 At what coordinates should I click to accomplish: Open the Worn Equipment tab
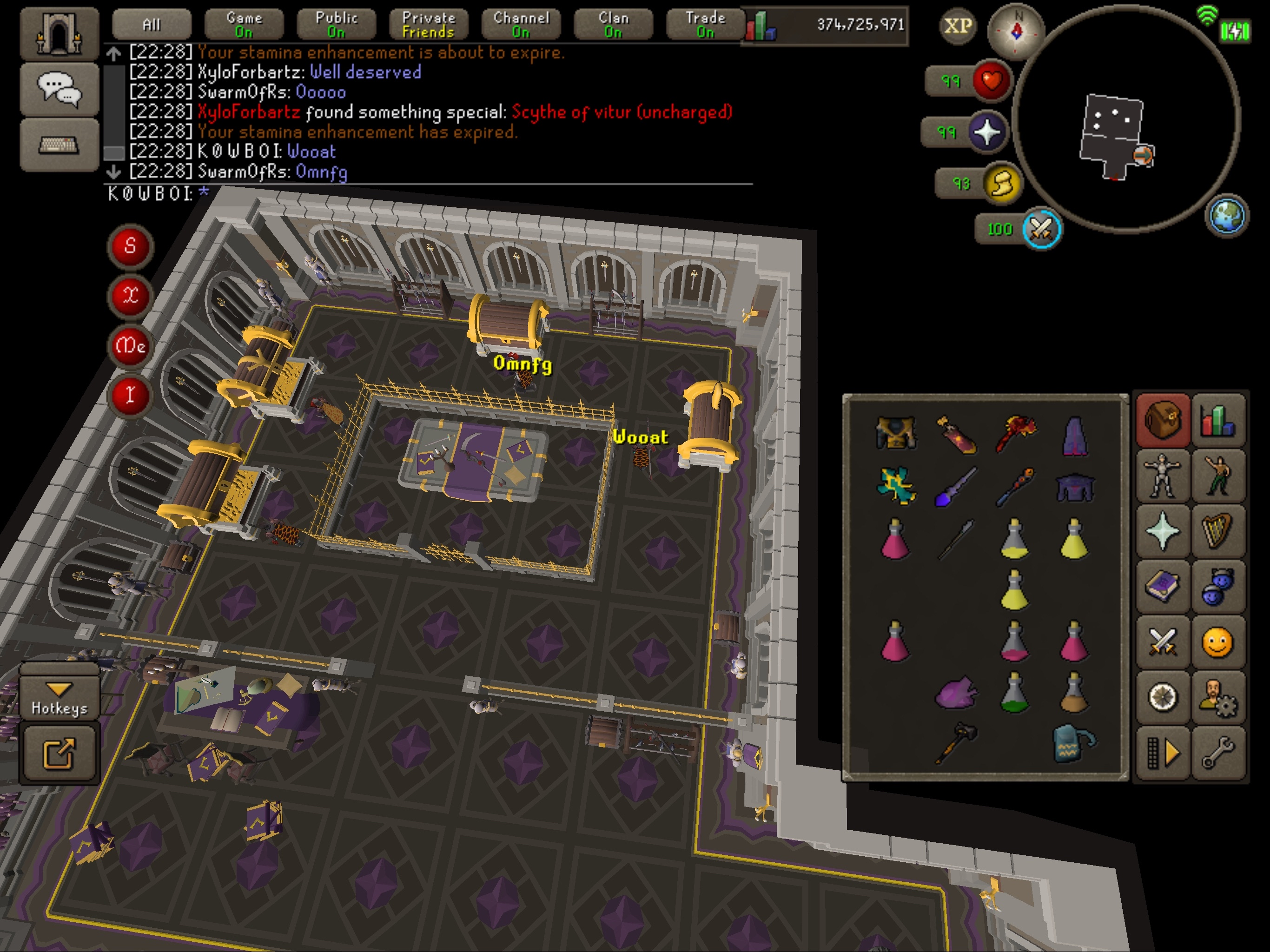(1163, 475)
